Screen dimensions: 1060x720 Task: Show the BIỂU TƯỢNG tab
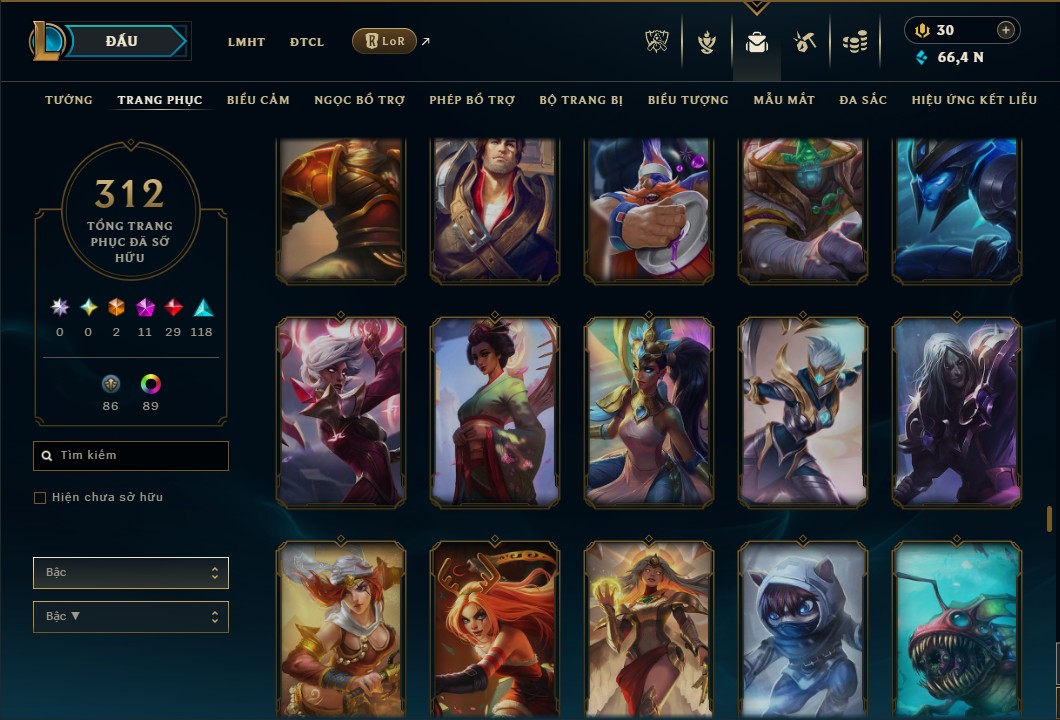pyautogui.click(x=688, y=100)
